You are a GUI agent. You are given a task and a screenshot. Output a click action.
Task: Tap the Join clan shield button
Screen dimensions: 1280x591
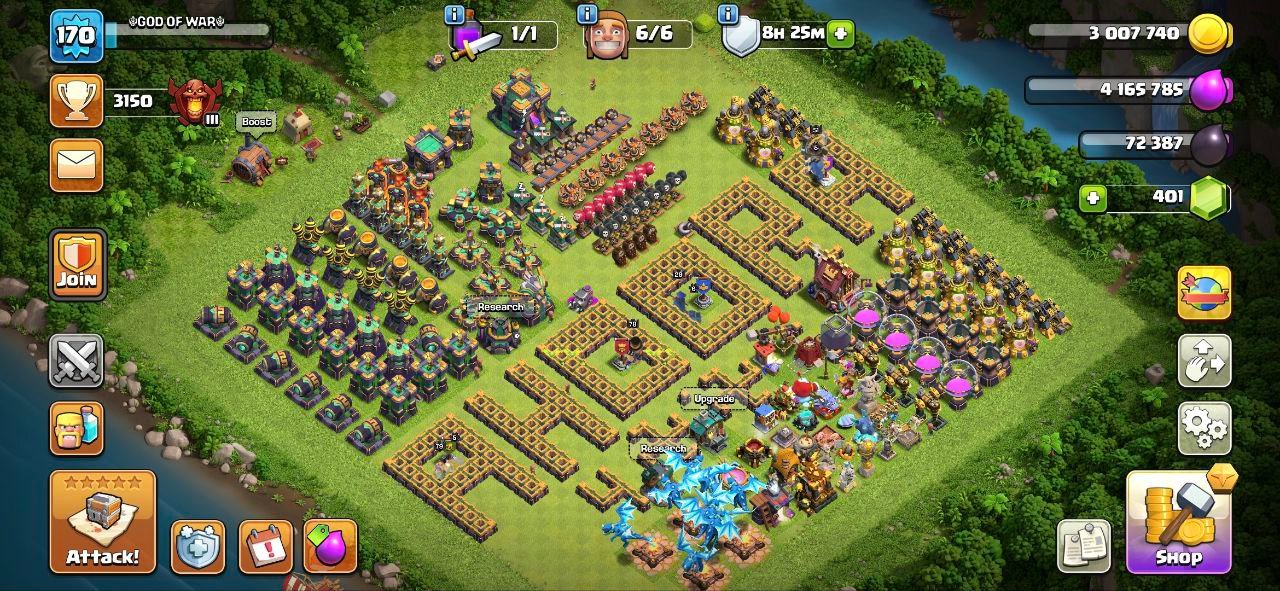pos(77,265)
